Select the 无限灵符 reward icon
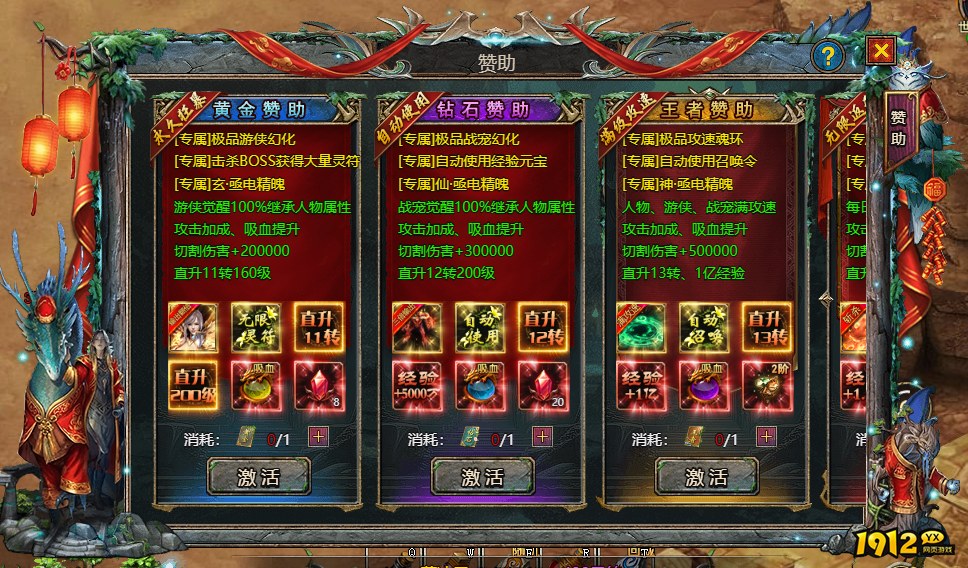This screenshot has width=968, height=568. coord(256,327)
